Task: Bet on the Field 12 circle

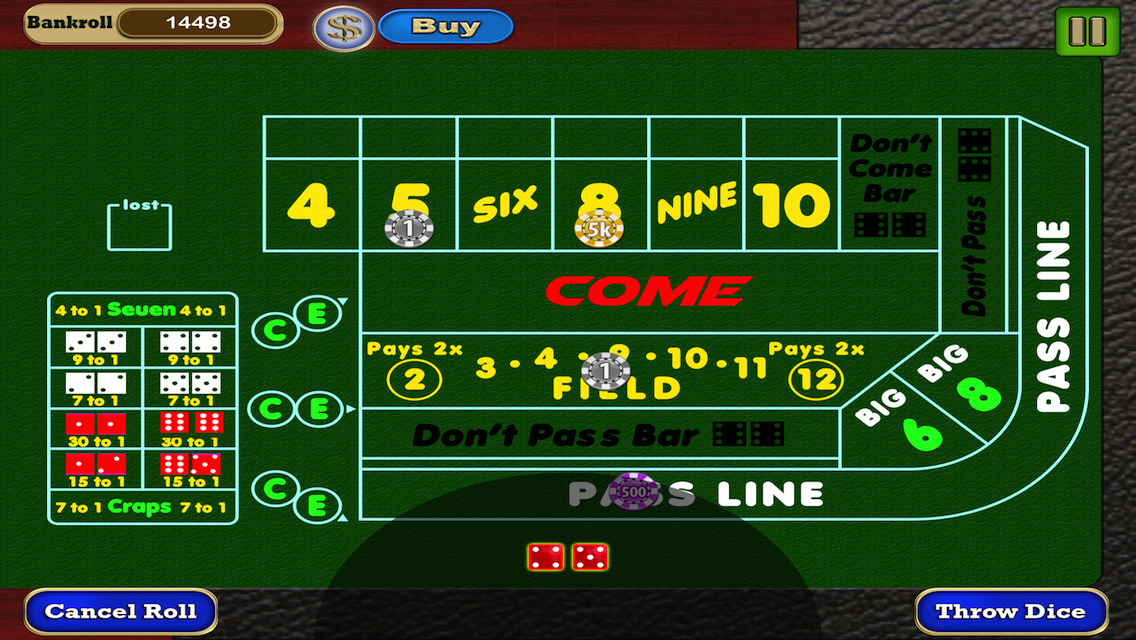Action: click(x=815, y=379)
